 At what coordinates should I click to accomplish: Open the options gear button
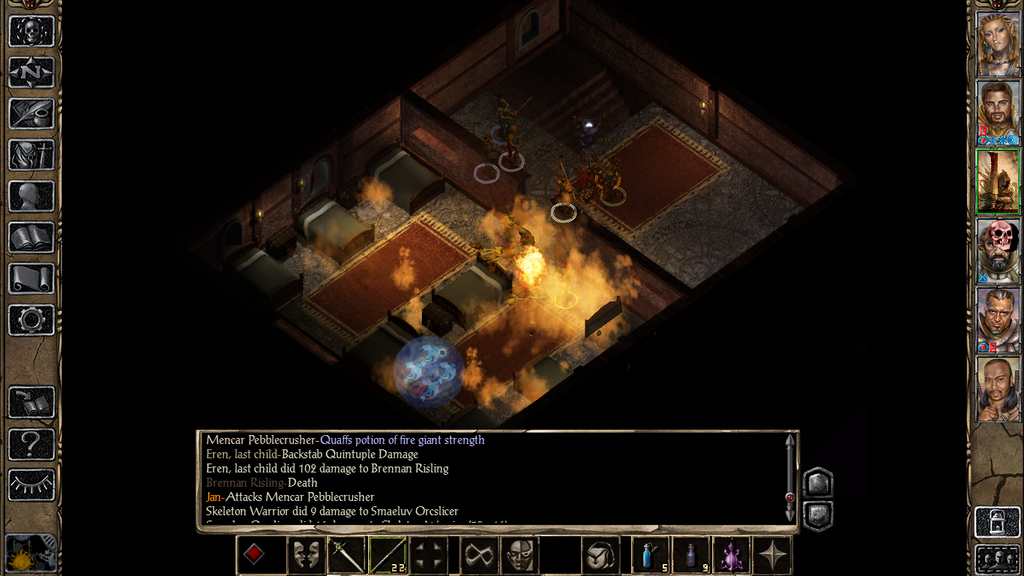click(x=31, y=320)
